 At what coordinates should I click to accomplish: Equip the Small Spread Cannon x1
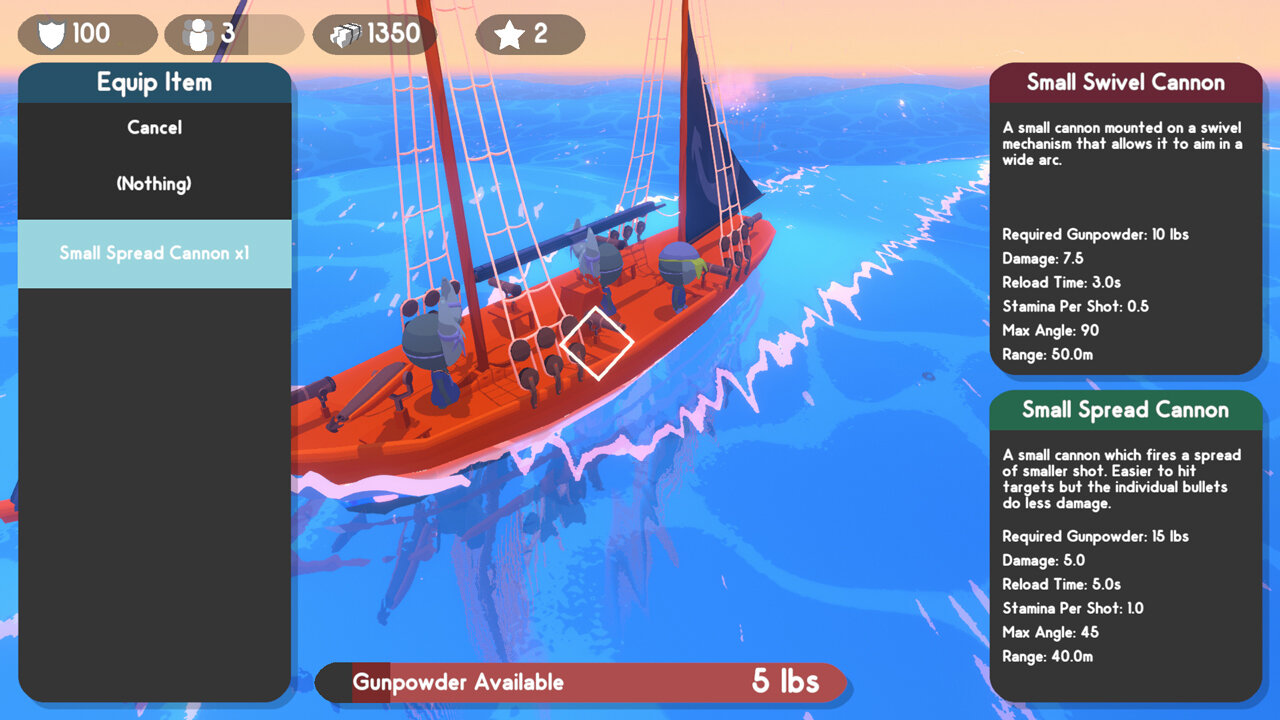click(154, 253)
